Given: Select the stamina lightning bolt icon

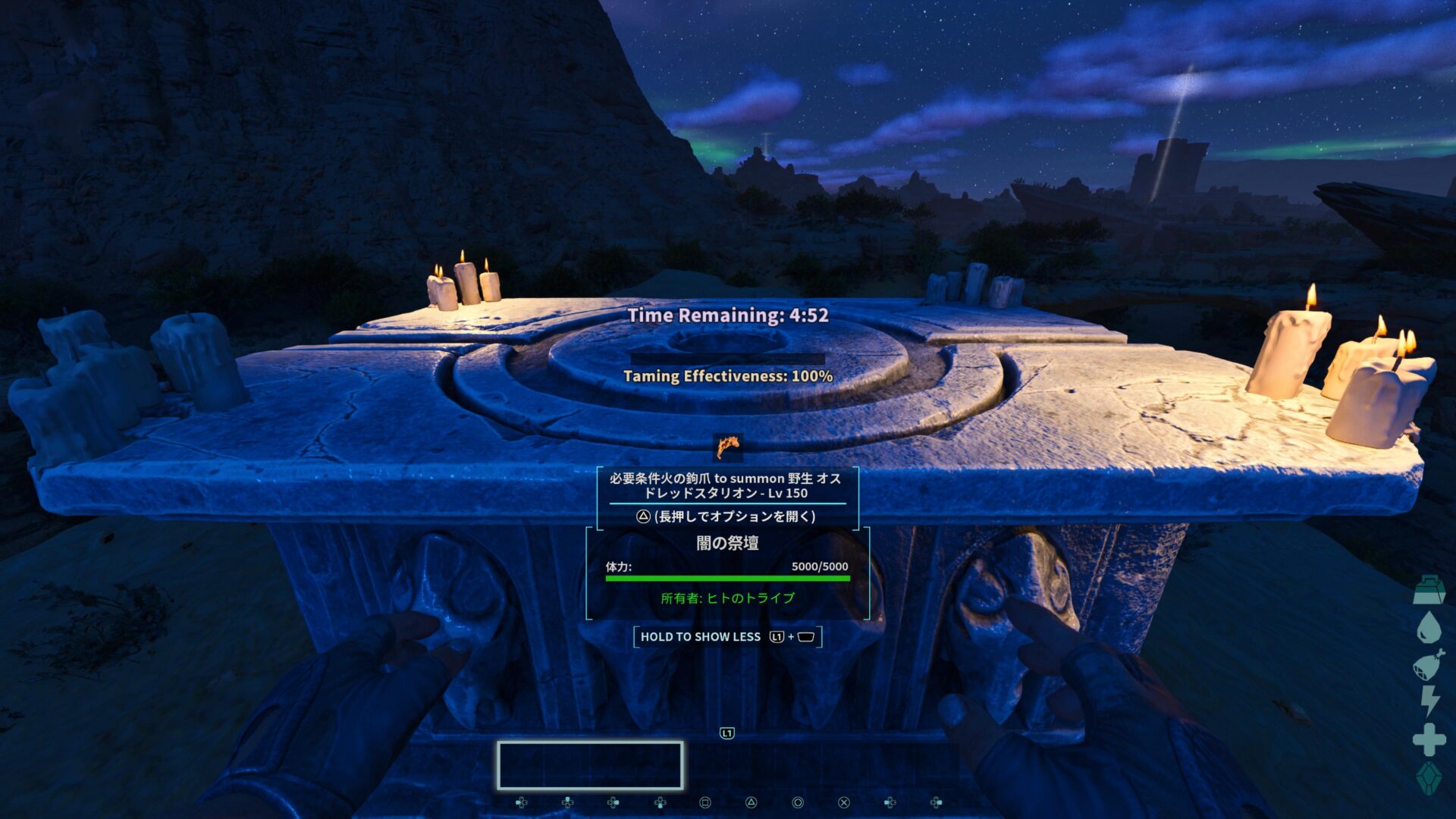Looking at the screenshot, I should [1429, 701].
